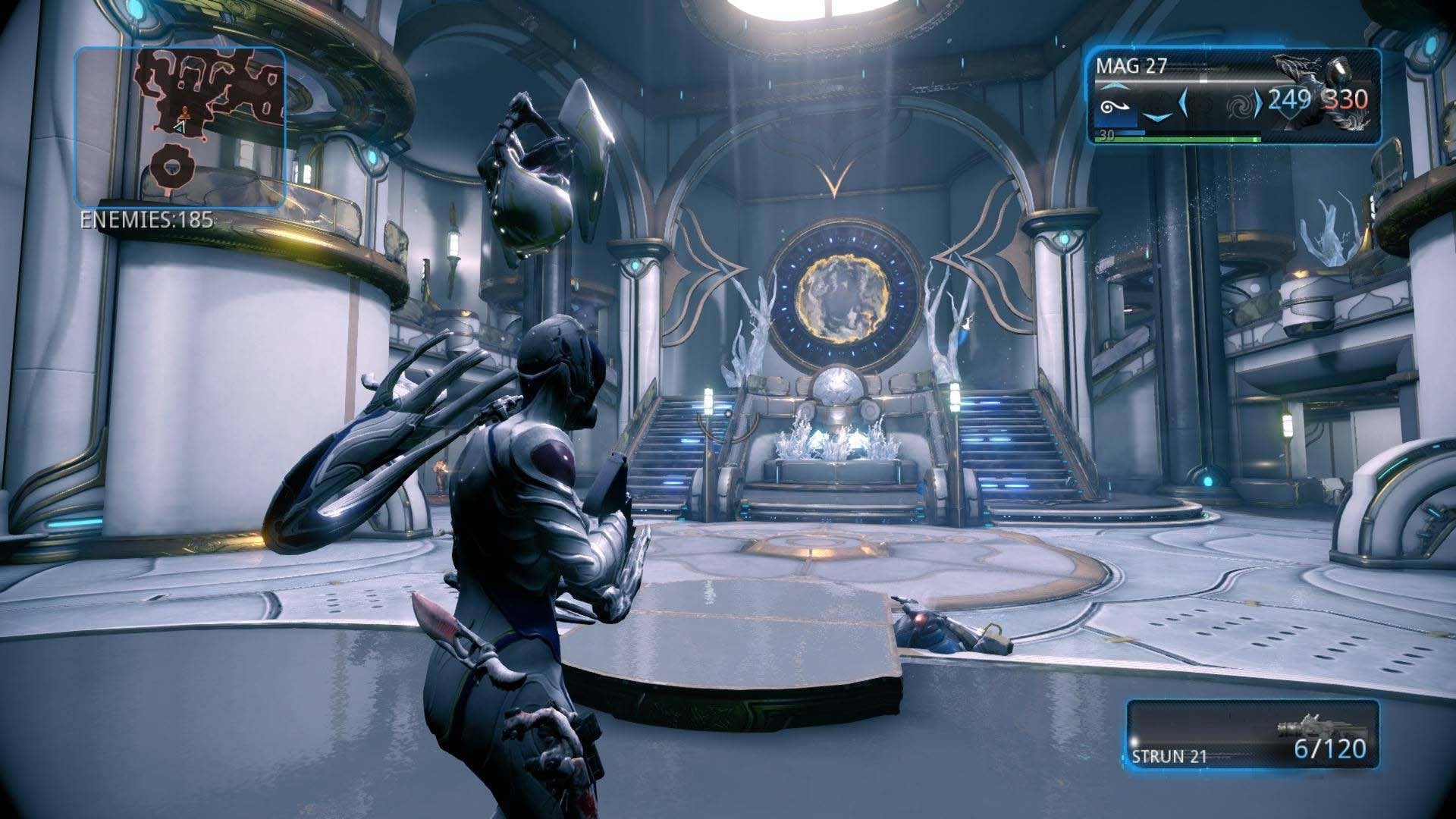Image resolution: width=1456 pixels, height=819 pixels.
Task: Open the minimap in the corner
Action: (x=180, y=126)
